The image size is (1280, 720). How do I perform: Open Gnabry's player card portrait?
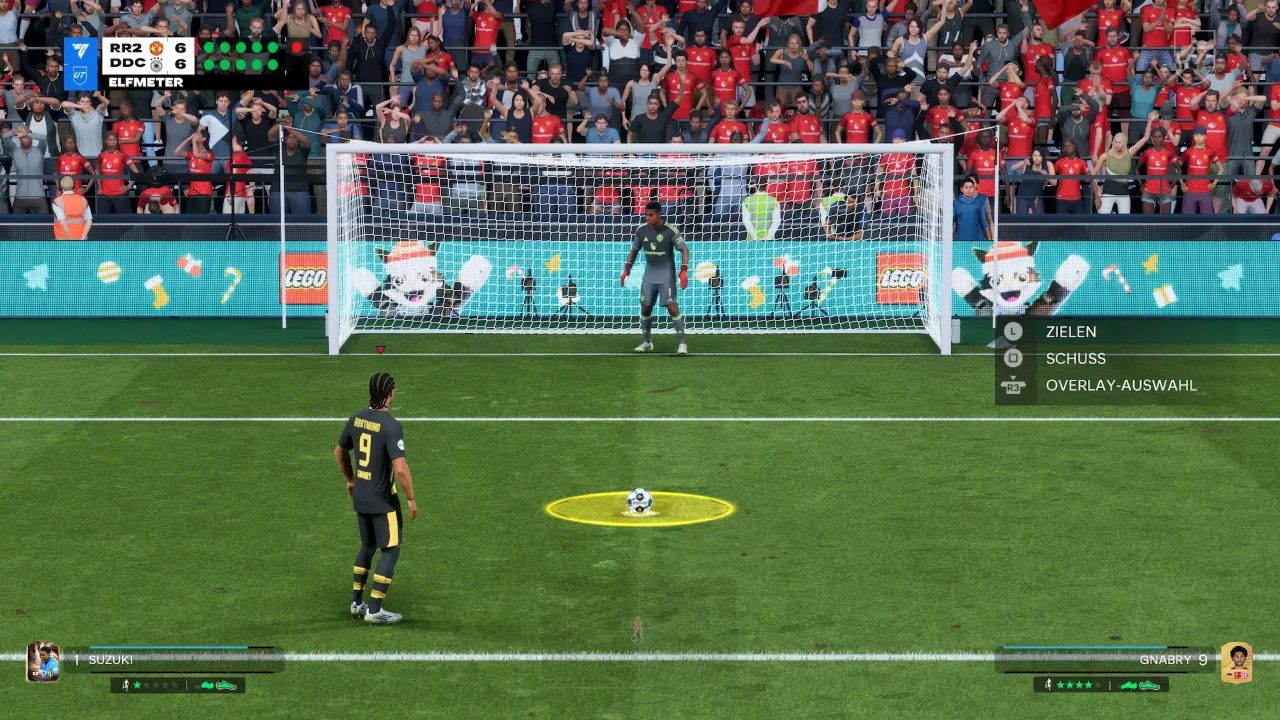tap(1237, 660)
